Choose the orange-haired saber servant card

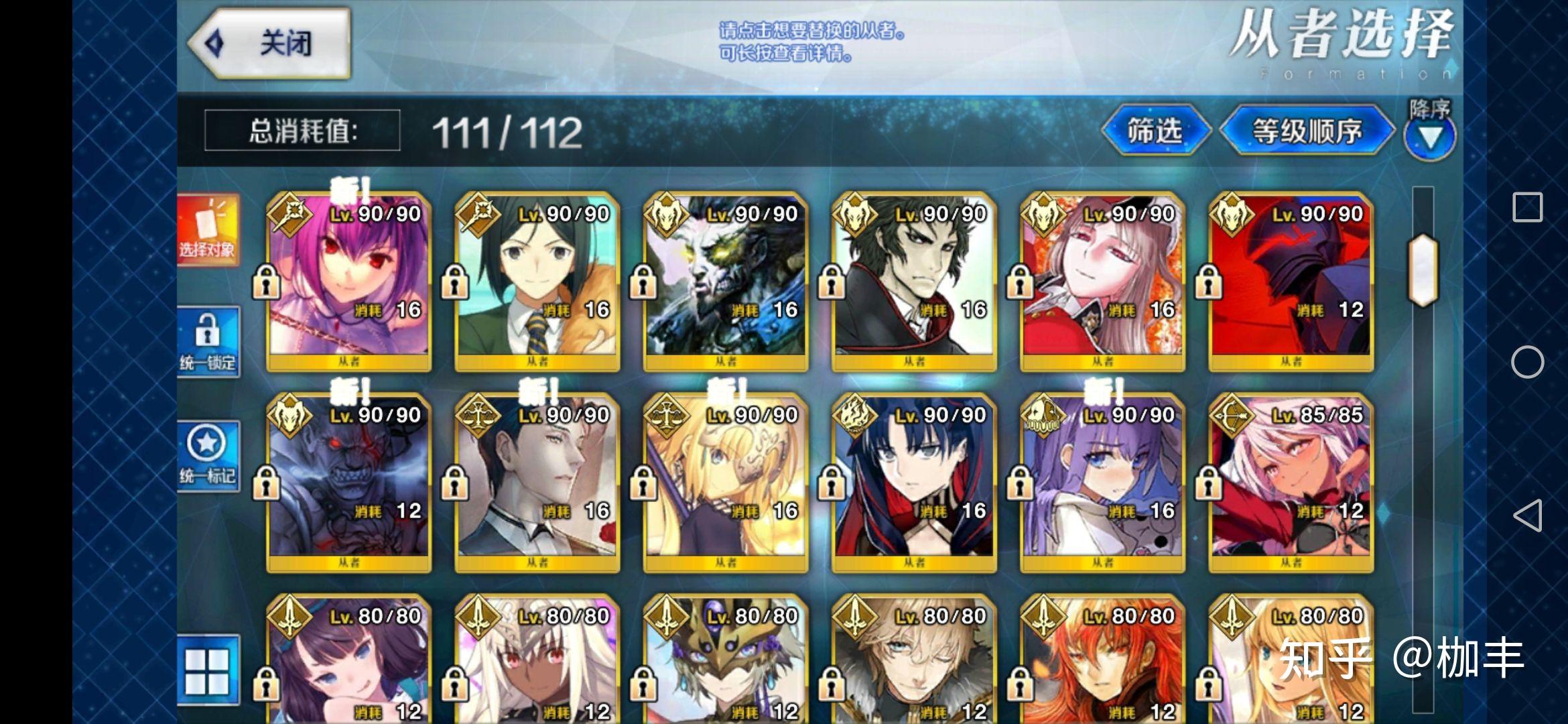point(1102,664)
